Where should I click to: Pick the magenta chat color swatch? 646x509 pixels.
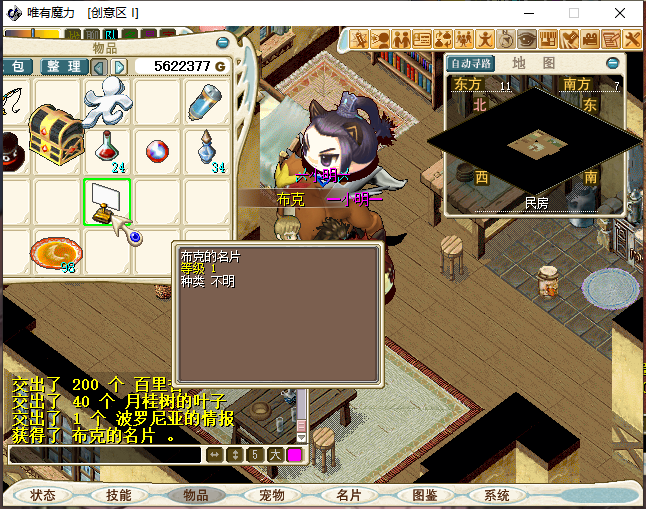[295, 454]
